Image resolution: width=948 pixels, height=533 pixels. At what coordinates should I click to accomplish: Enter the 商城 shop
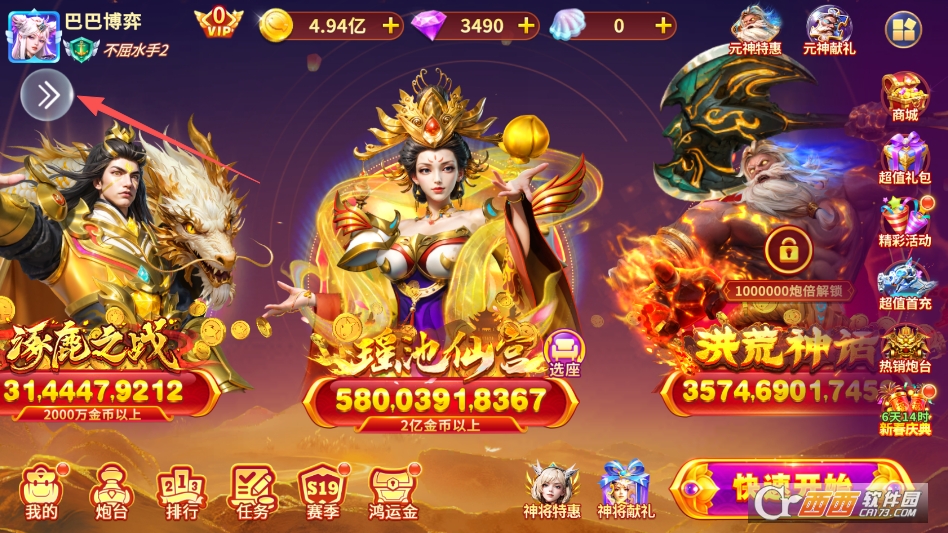(904, 97)
